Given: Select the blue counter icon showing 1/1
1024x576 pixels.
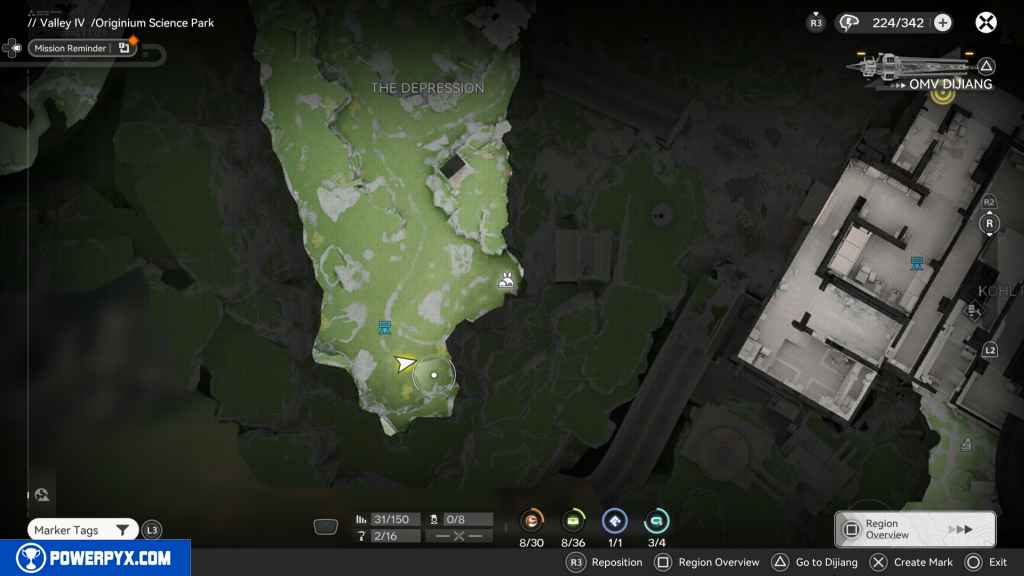Looking at the screenshot, I should pyautogui.click(x=614, y=520).
